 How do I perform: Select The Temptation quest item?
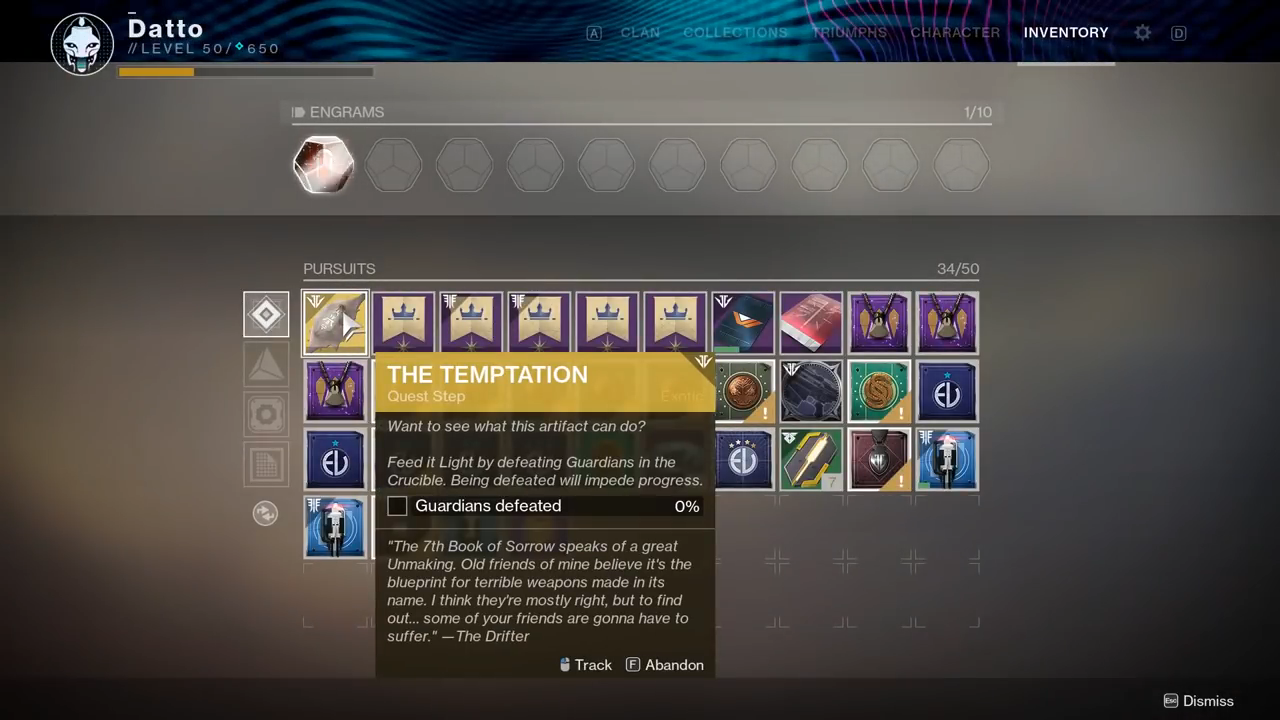[335, 323]
